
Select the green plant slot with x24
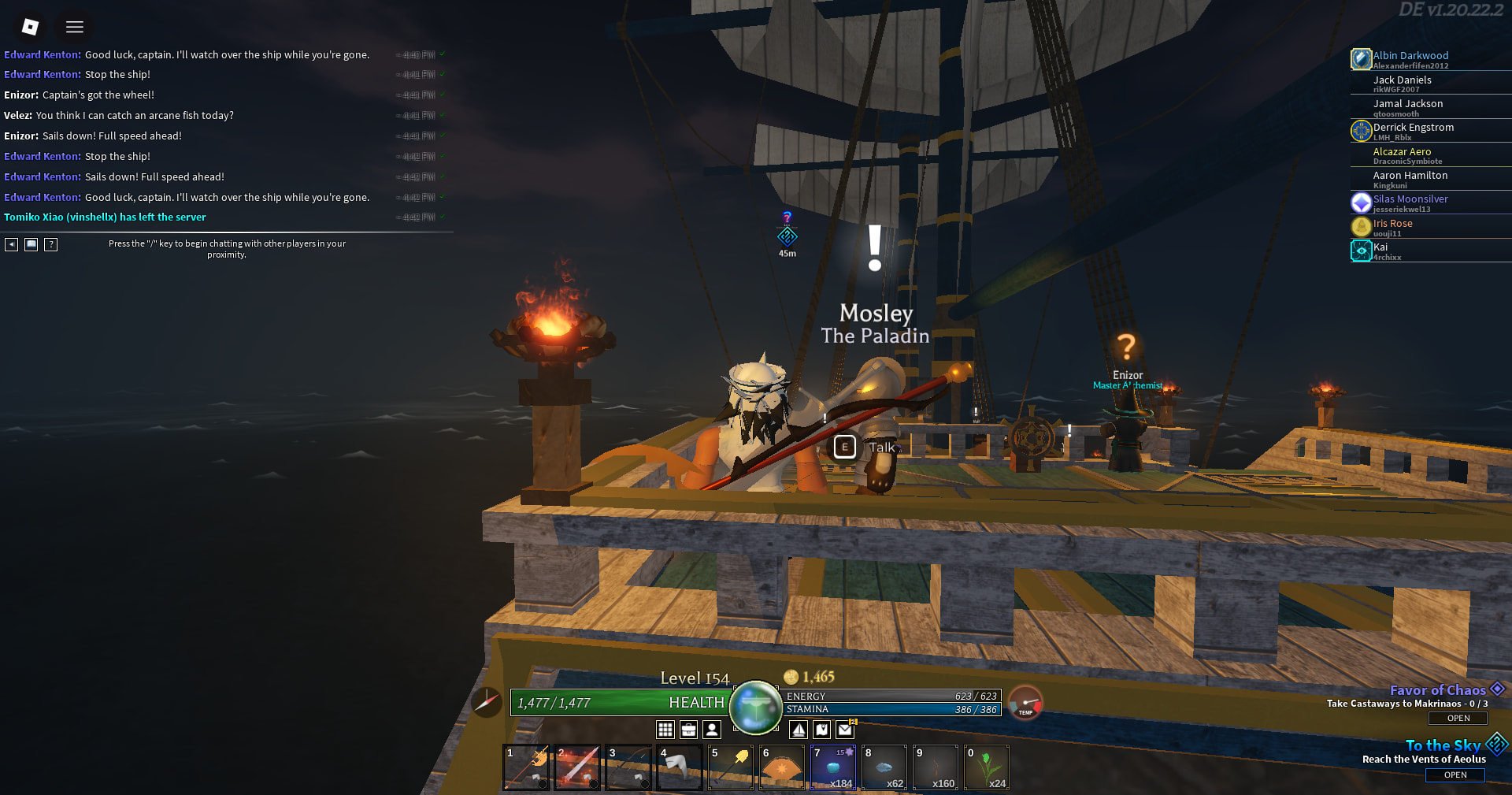click(987, 767)
